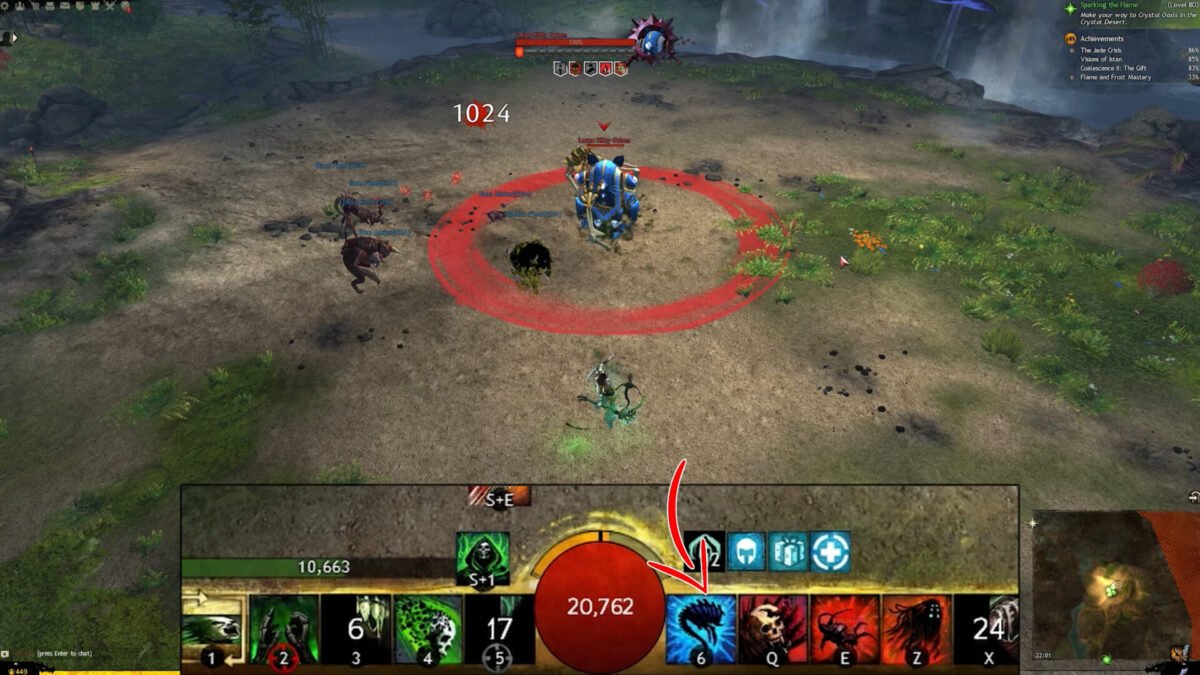Use weapon skill 1 on the skill bar

coord(212,628)
